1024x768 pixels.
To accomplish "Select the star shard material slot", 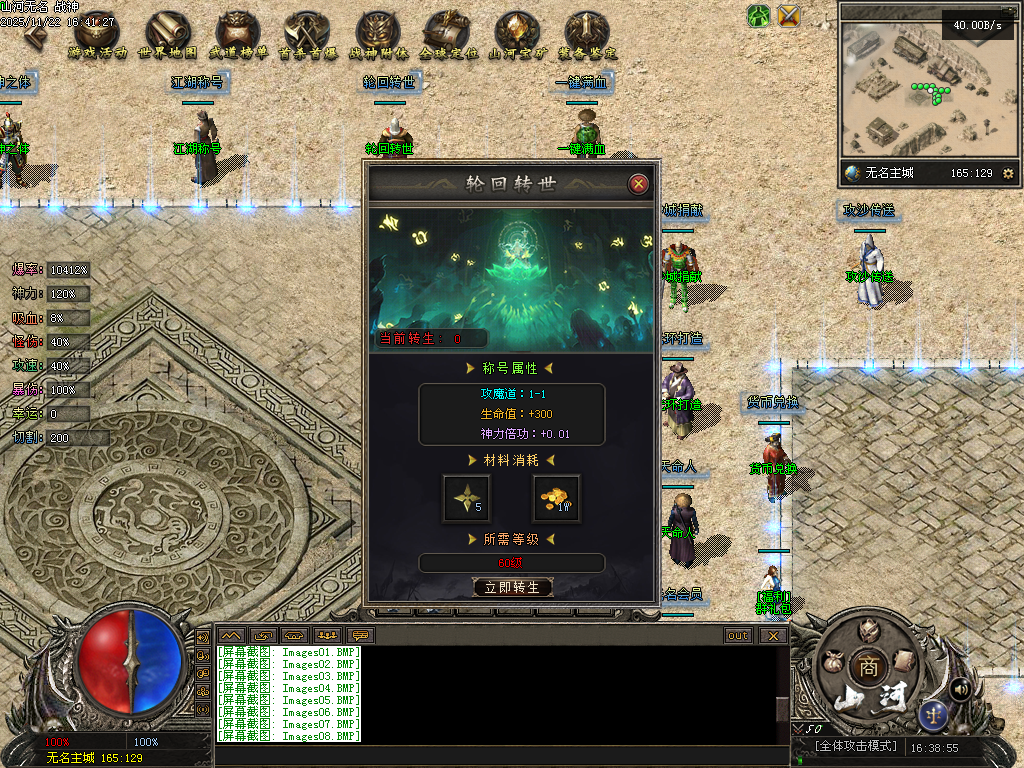I will pyautogui.click(x=467, y=497).
